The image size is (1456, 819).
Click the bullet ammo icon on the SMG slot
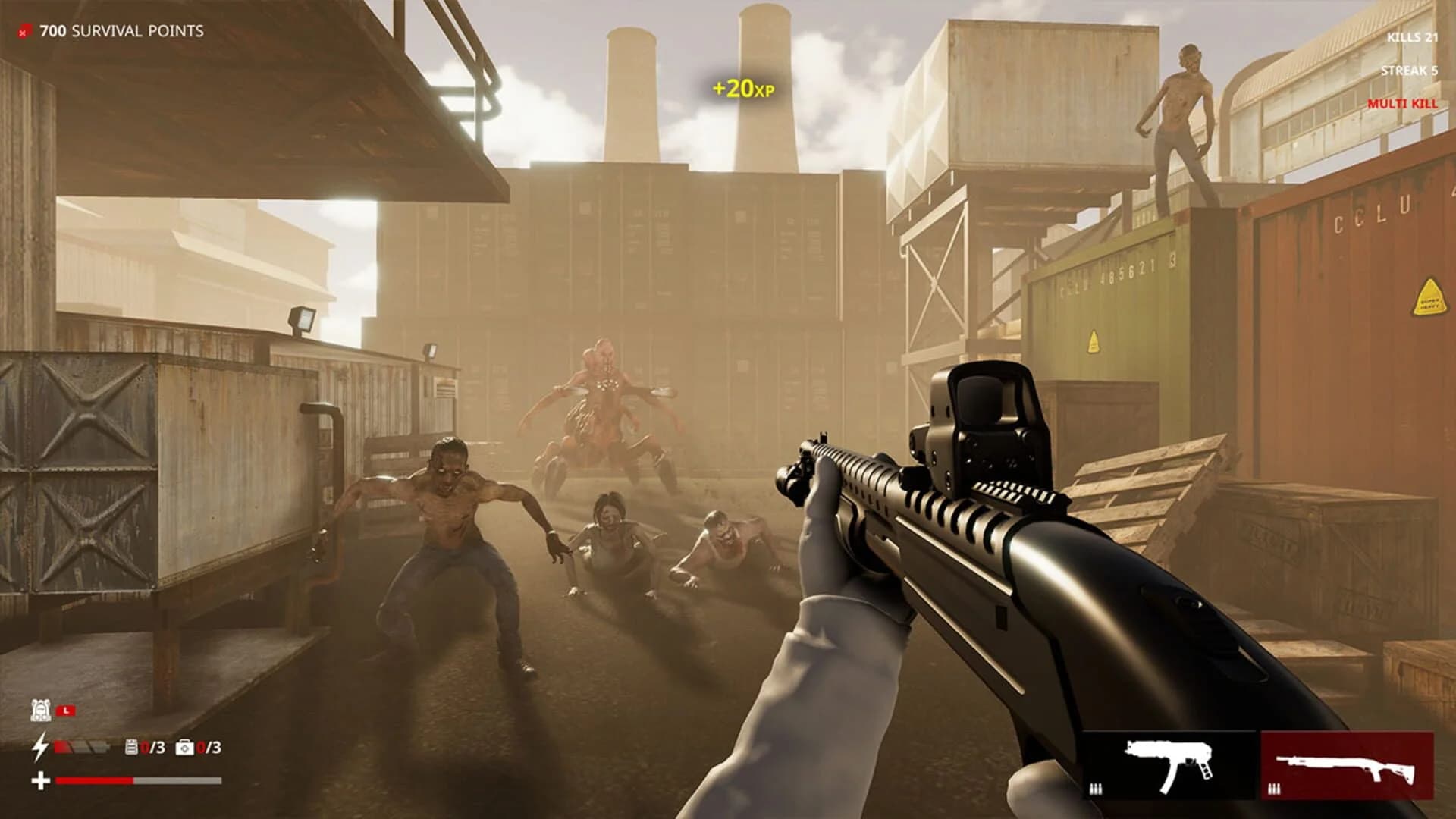(x=1096, y=788)
